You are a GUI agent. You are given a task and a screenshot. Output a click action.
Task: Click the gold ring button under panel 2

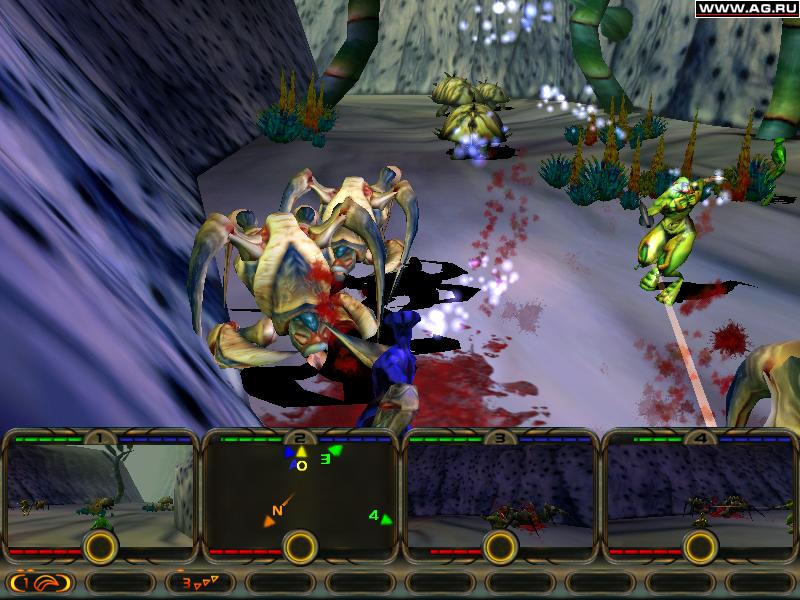pos(300,547)
